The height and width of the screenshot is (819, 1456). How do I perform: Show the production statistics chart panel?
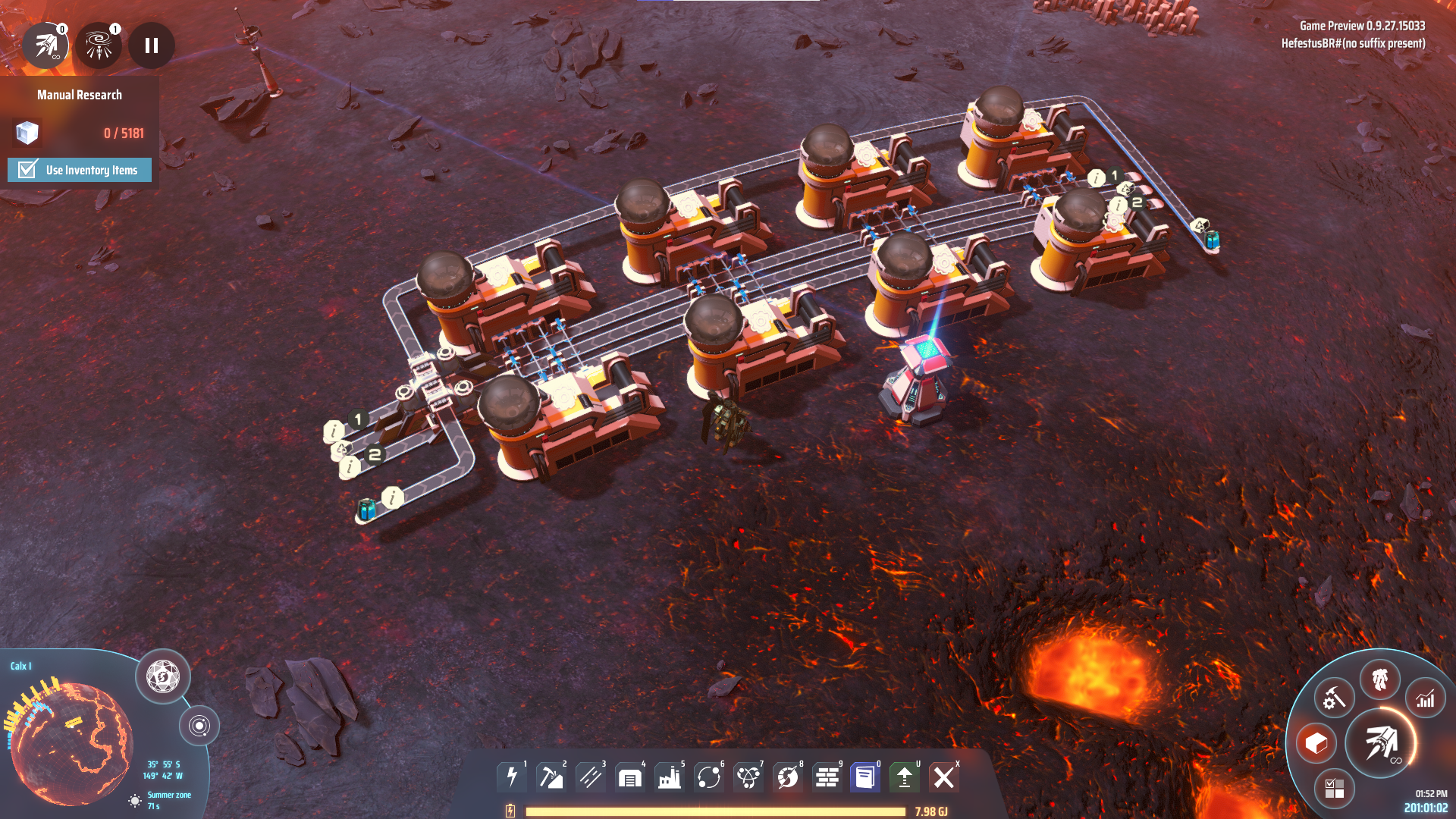click(1426, 698)
